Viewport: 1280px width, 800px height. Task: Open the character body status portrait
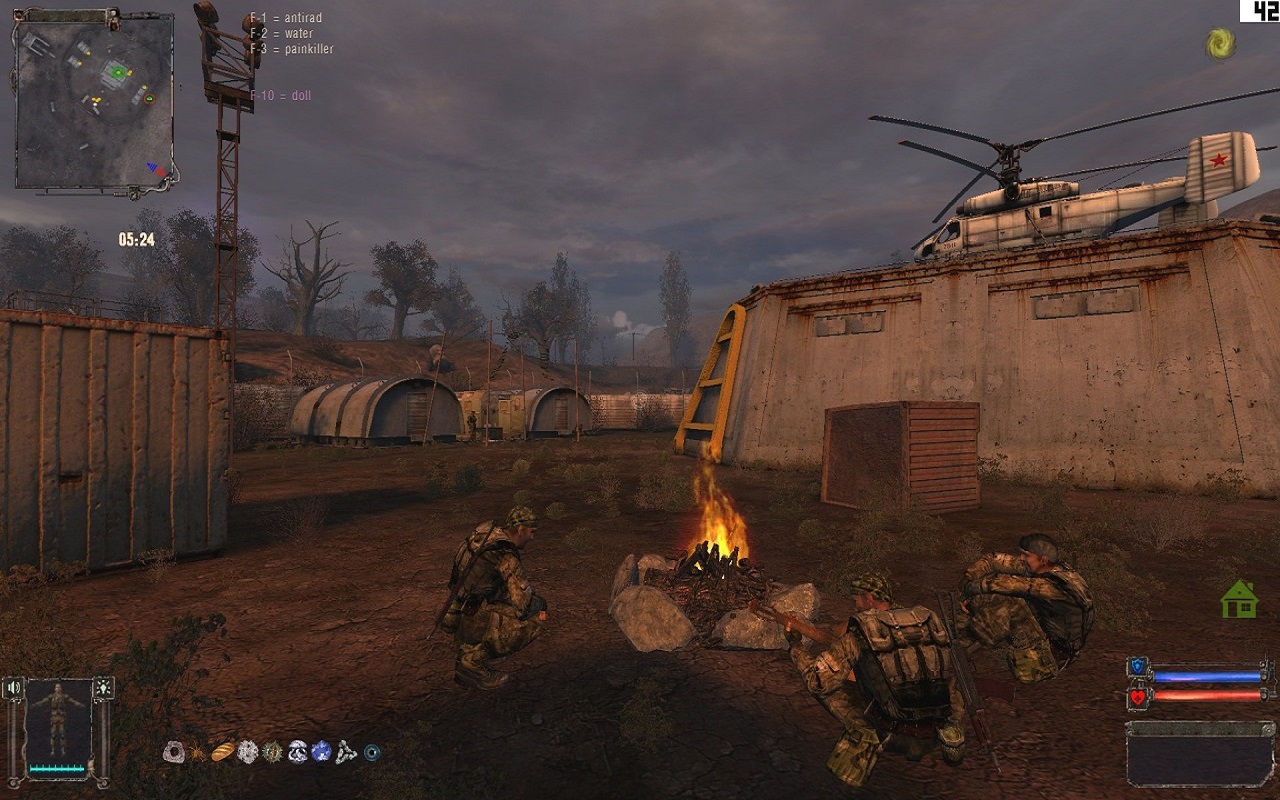(x=58, y=720)
